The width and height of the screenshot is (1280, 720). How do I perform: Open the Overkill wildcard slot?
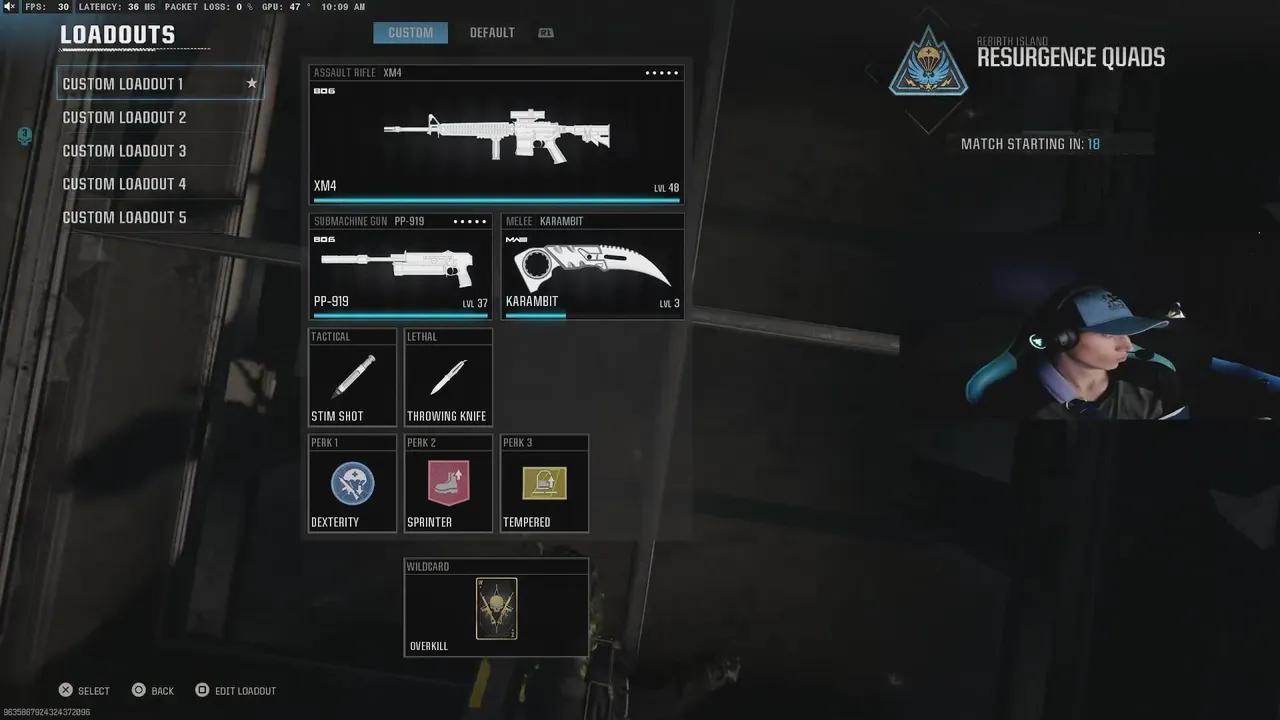pyautogui.click(x=496, y=608)
